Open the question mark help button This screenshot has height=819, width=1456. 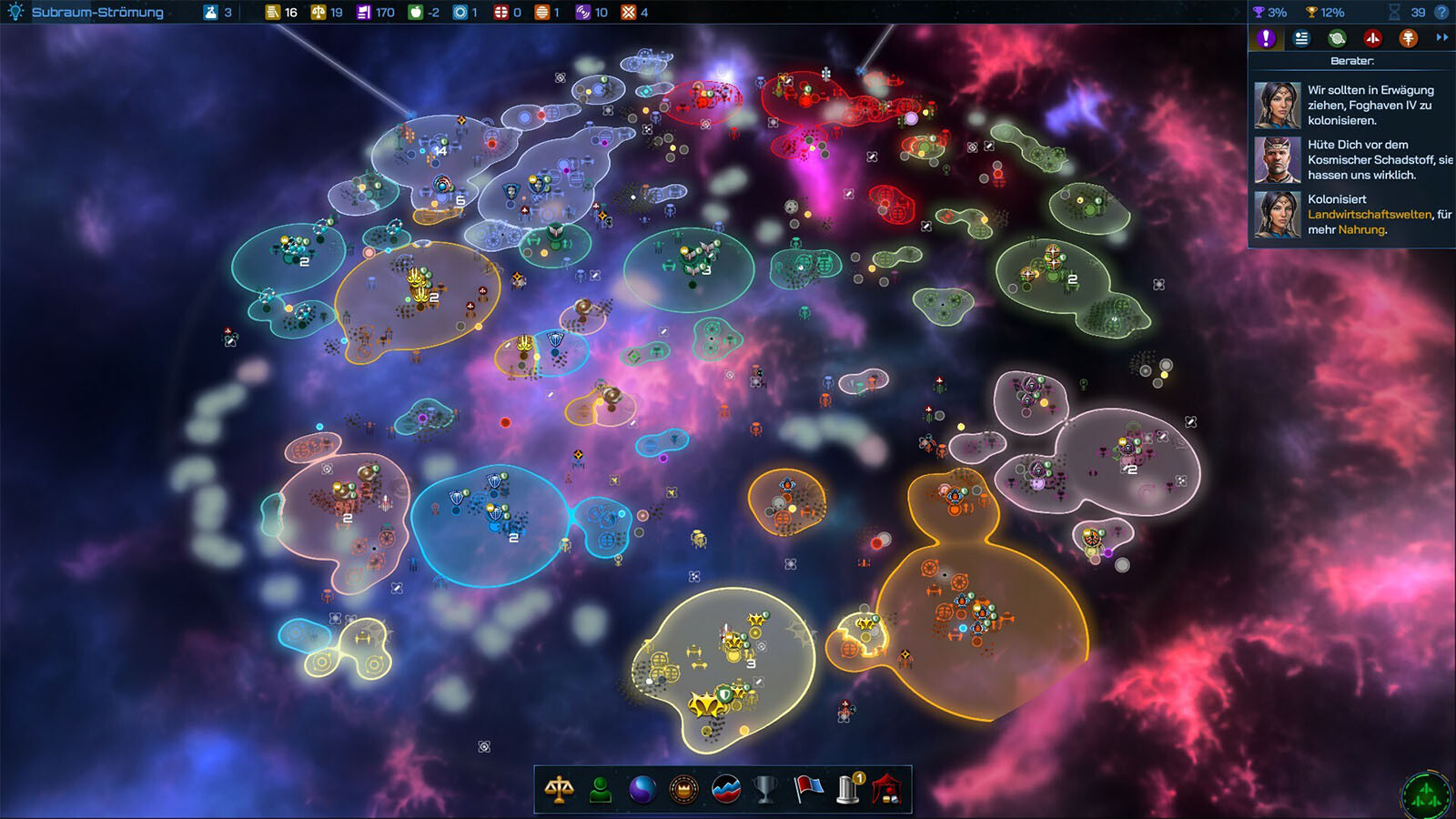(x=1441, y=12)
